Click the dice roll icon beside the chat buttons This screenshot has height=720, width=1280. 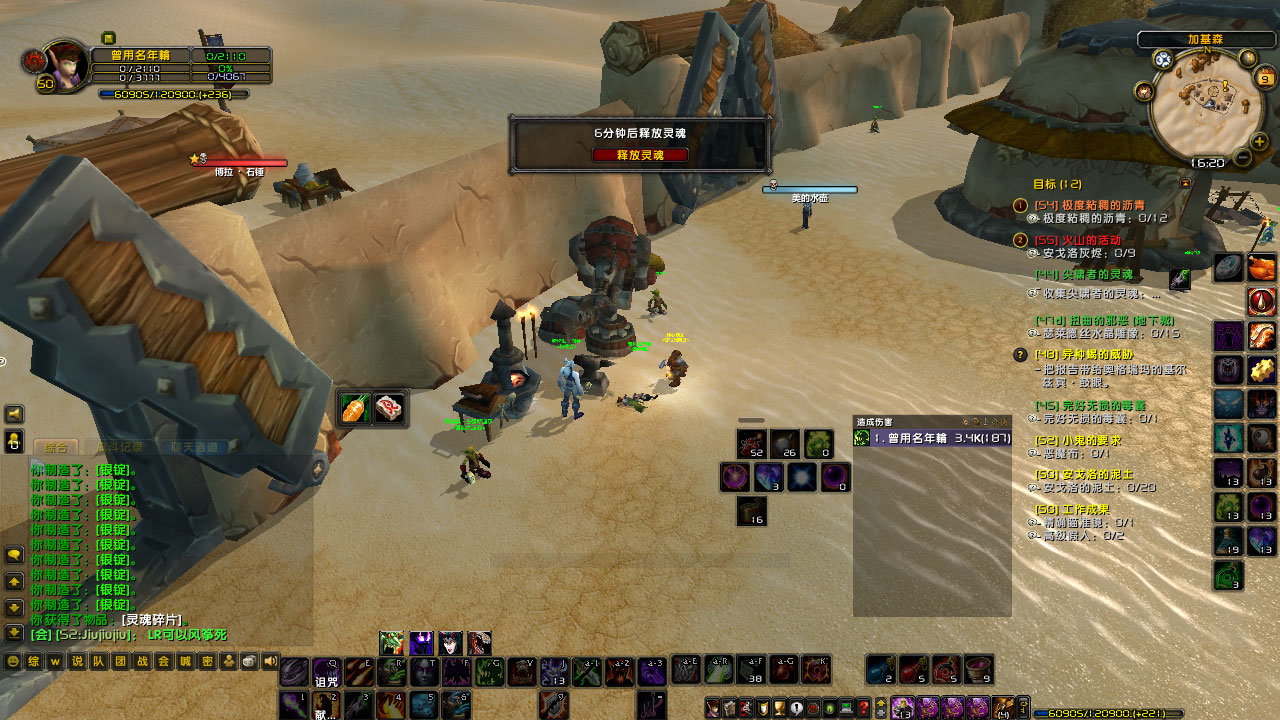[250, 661]
